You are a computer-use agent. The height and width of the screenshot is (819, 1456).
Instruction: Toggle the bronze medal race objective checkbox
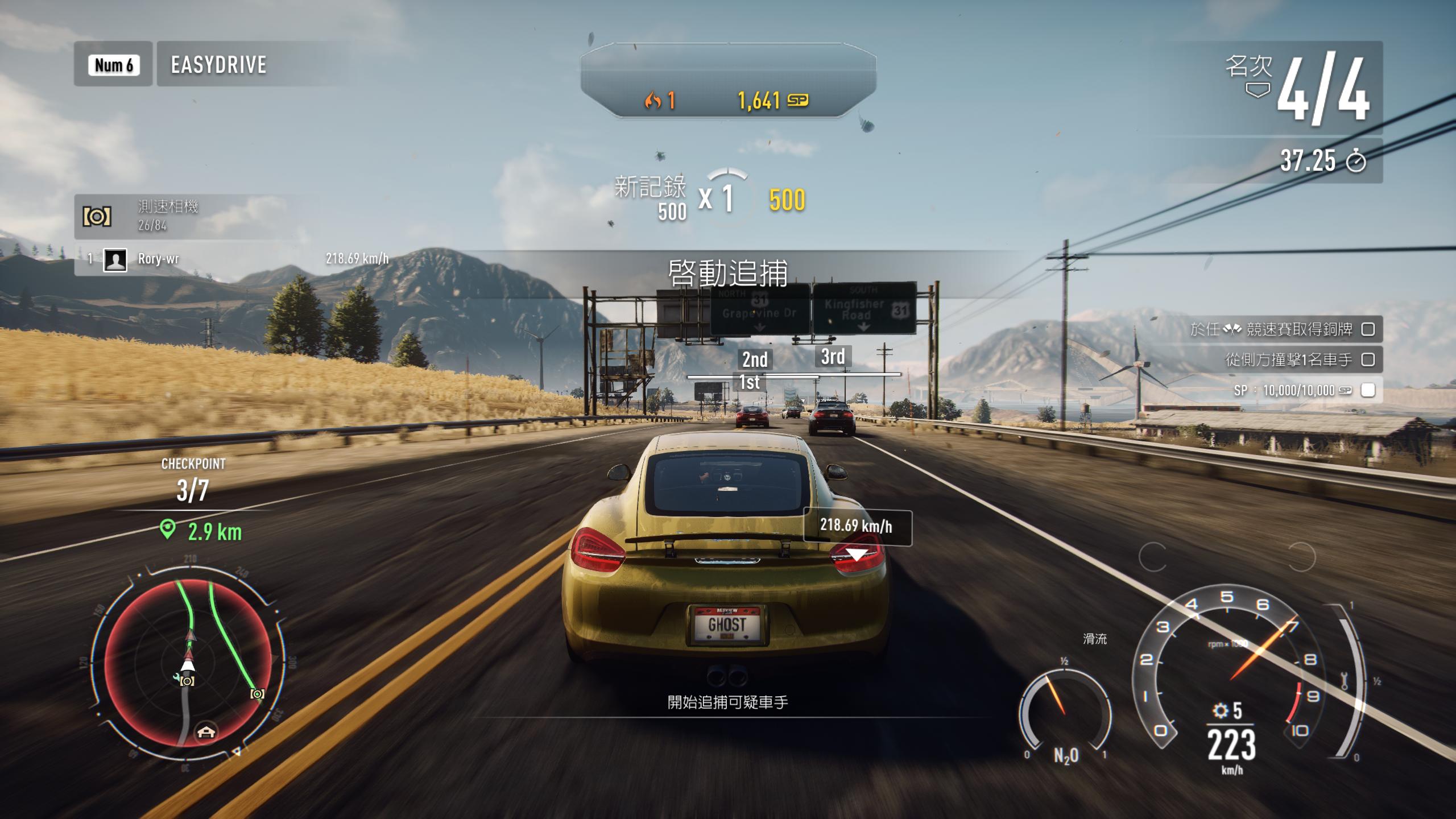pos(1368,329)
